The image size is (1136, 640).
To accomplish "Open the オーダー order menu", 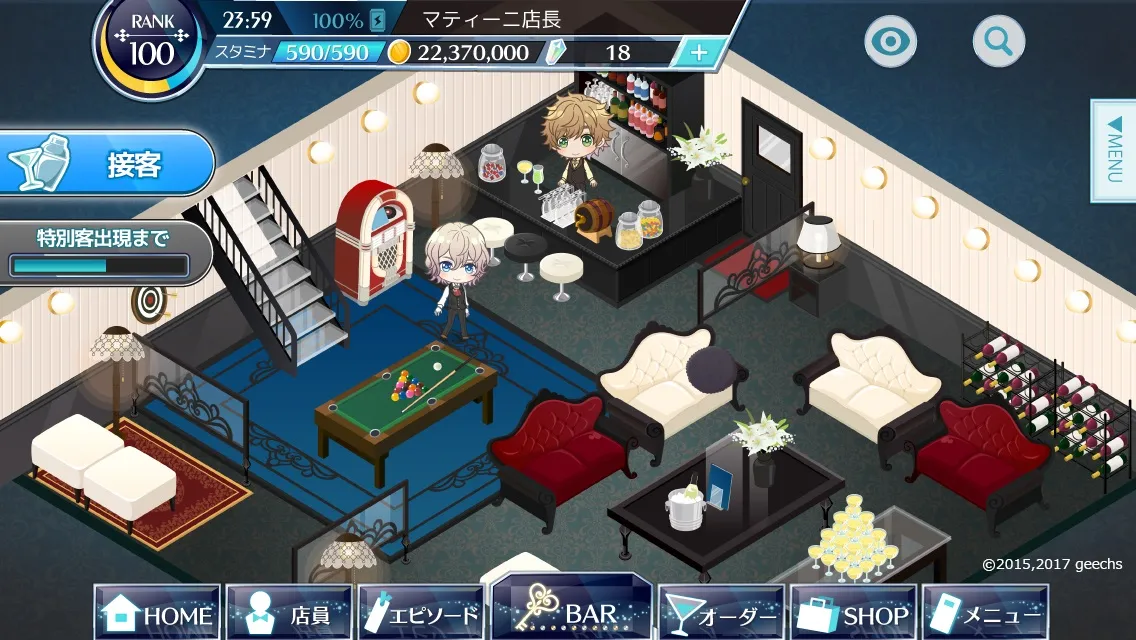I will point(721,613).
